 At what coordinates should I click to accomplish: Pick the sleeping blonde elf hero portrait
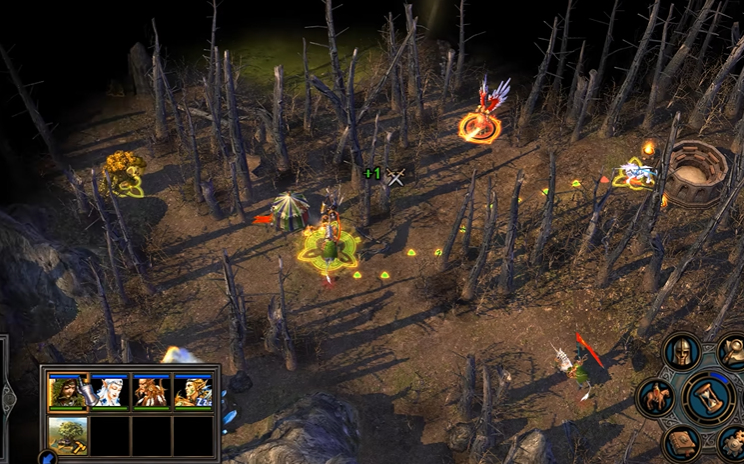coord(193,393)
